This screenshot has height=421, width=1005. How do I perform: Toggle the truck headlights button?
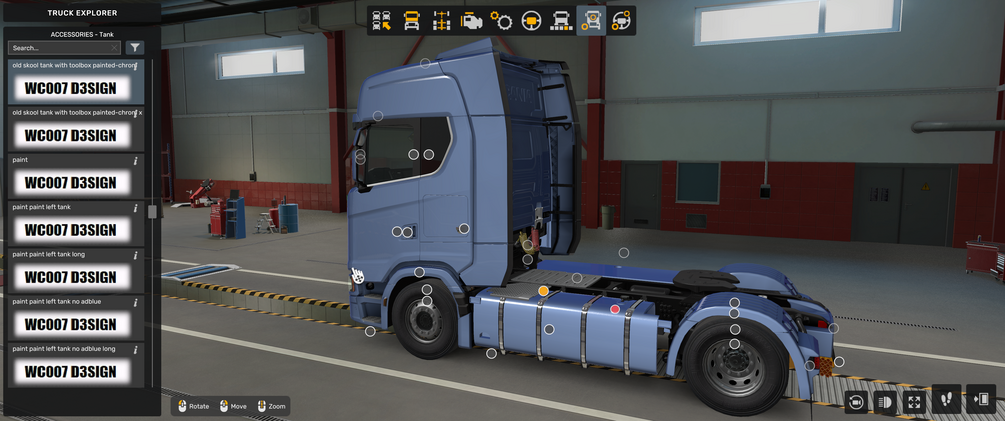[x=885, y=401]
